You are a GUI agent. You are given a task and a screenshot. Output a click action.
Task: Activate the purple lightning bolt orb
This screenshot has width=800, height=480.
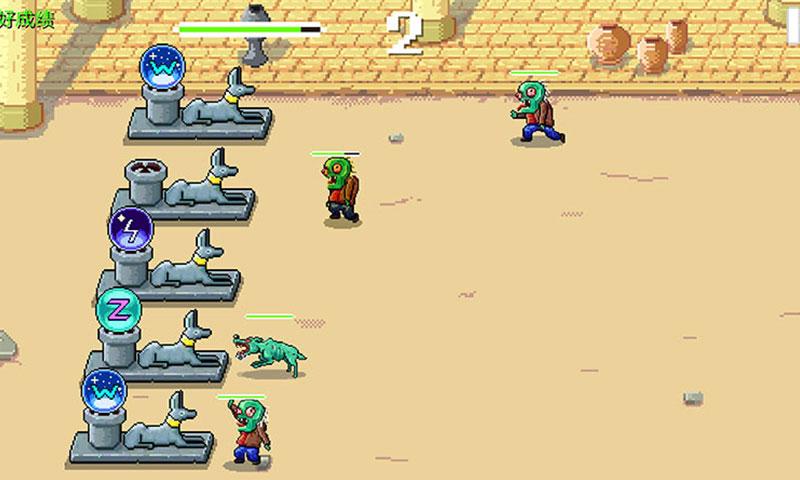pos(130,228)
